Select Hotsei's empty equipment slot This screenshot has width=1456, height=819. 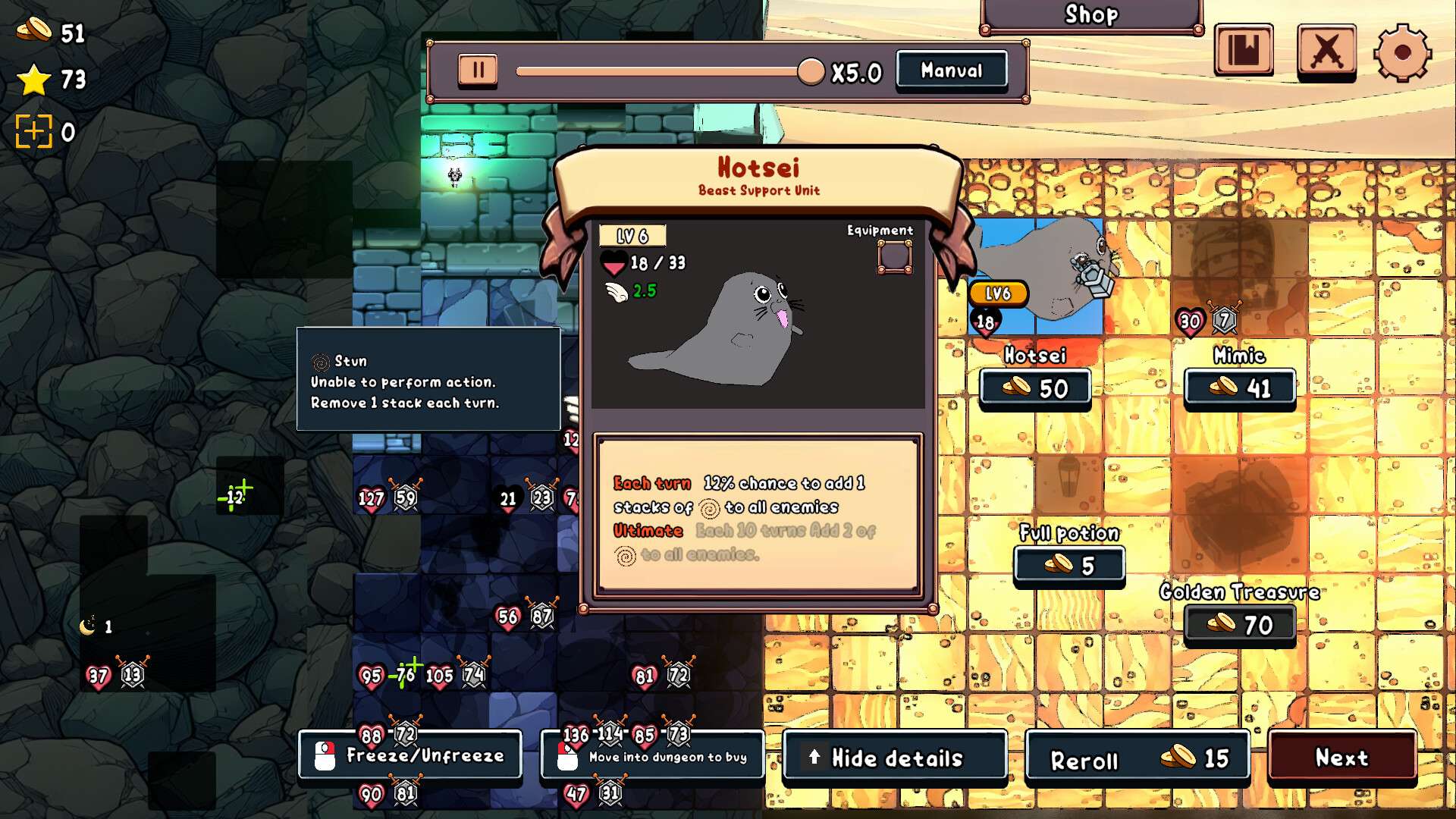(895, 256)
